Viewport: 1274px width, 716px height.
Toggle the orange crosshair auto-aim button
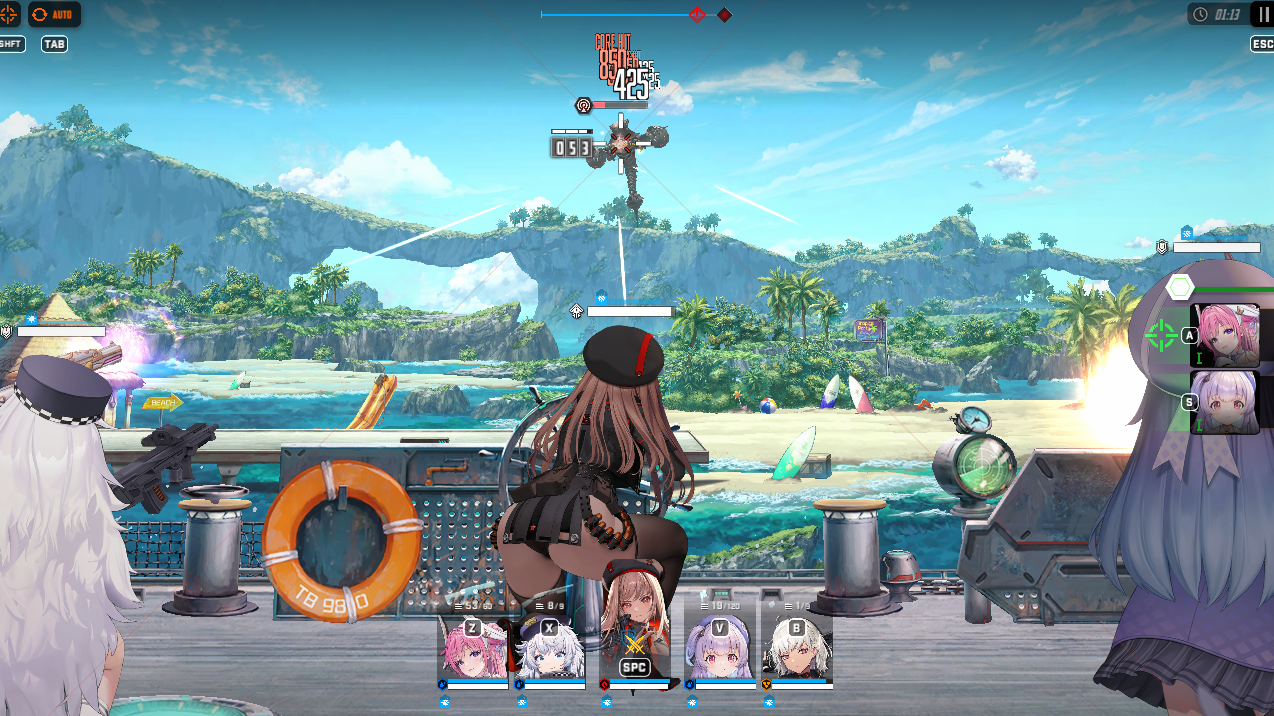click(x=9, y=15)
